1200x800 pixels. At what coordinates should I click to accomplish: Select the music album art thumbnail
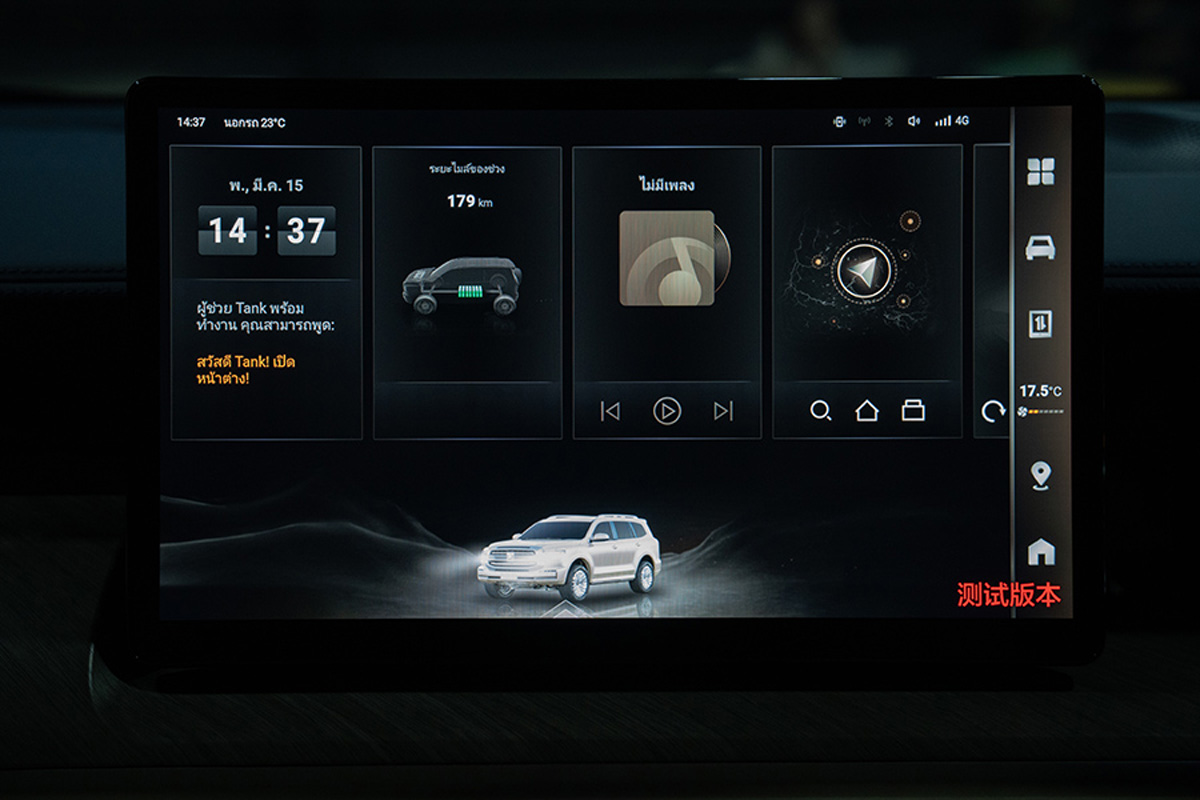[x=667, y=258]
